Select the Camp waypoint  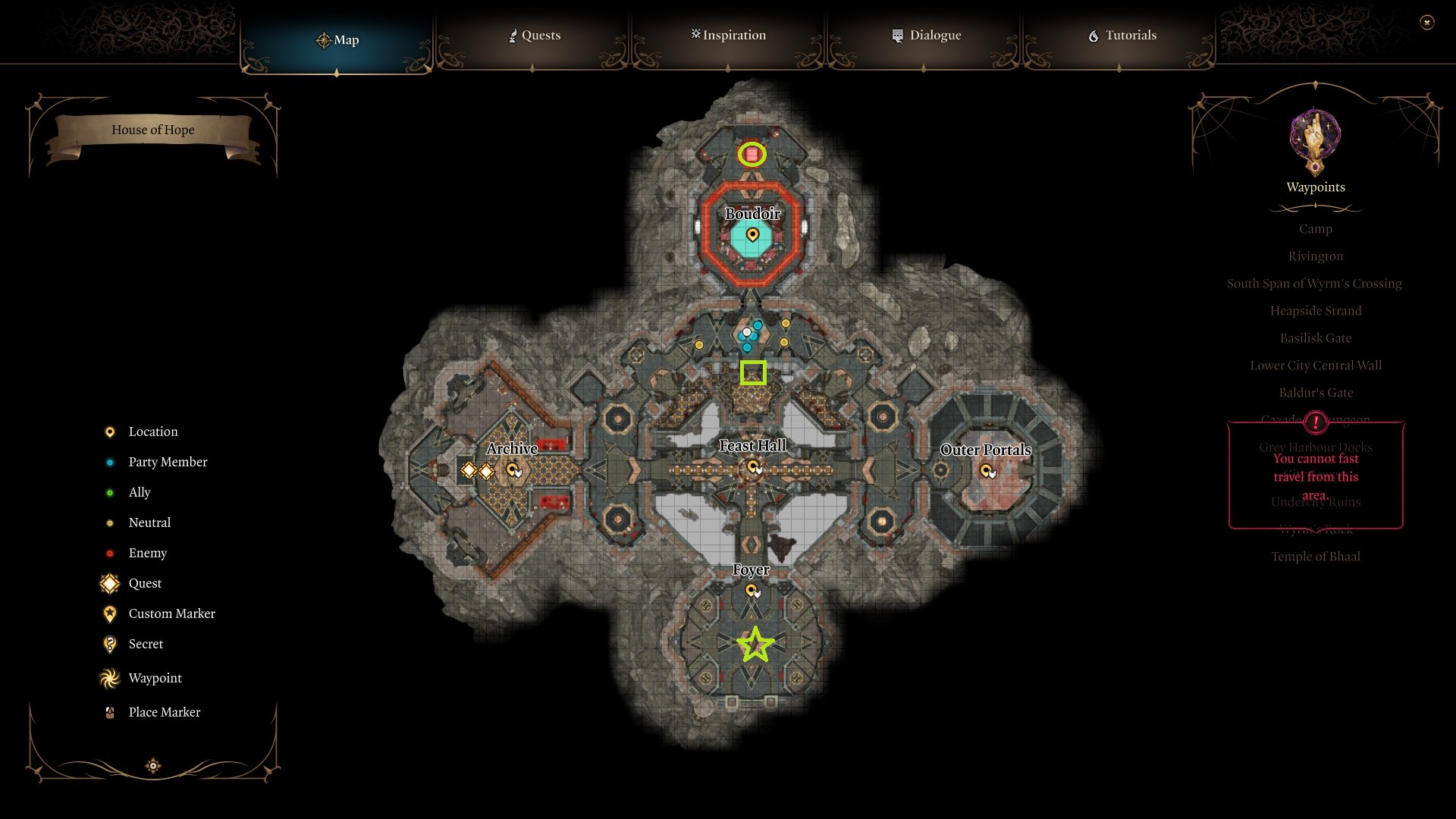[x=1315, y=228]
